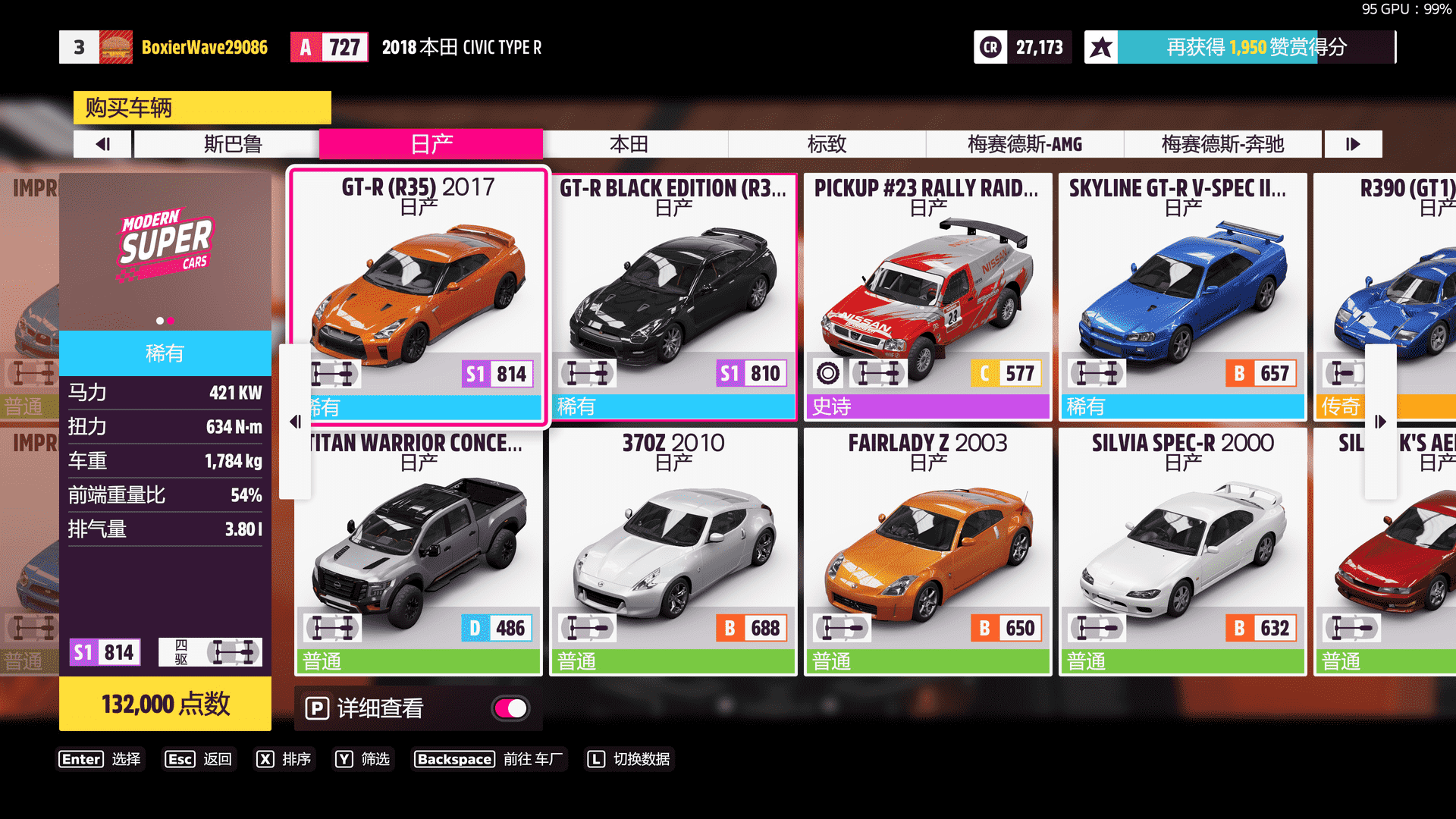The height and width of the screenshot is (819, 1456).
Task: Select the silver 370Z 2010 card
Action: click(x=673, y=551)
